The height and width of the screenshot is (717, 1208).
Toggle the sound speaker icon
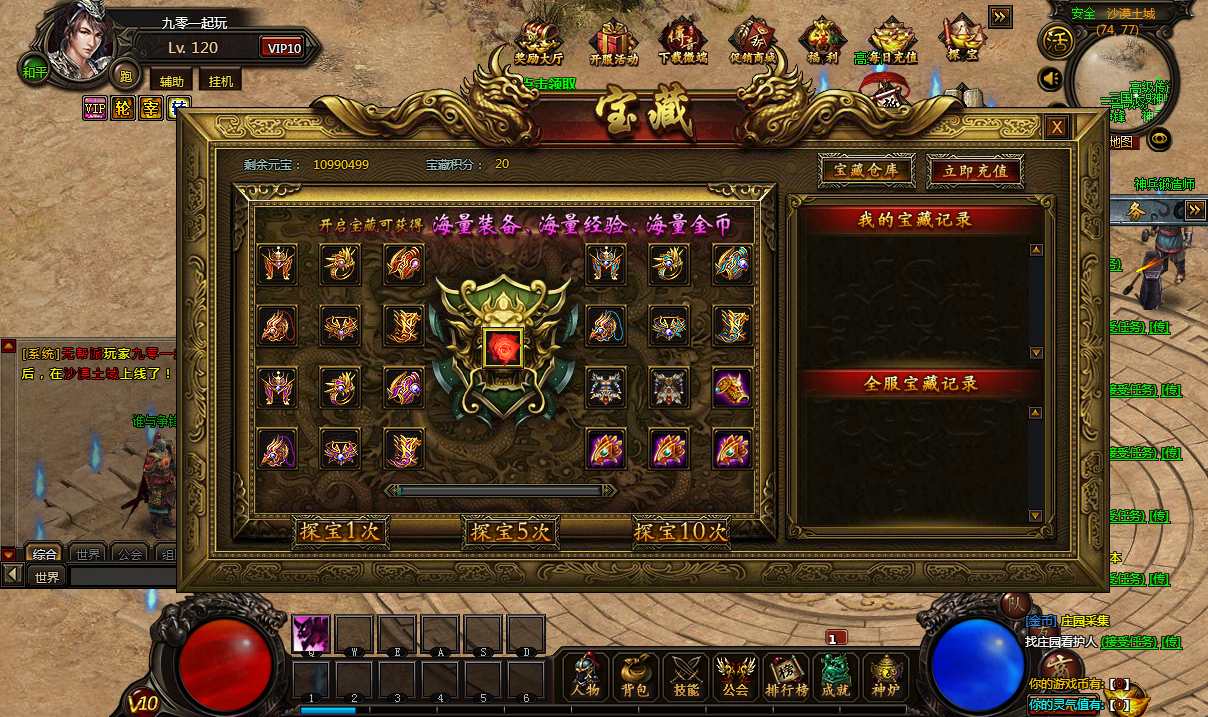[x=1050, y=78]
